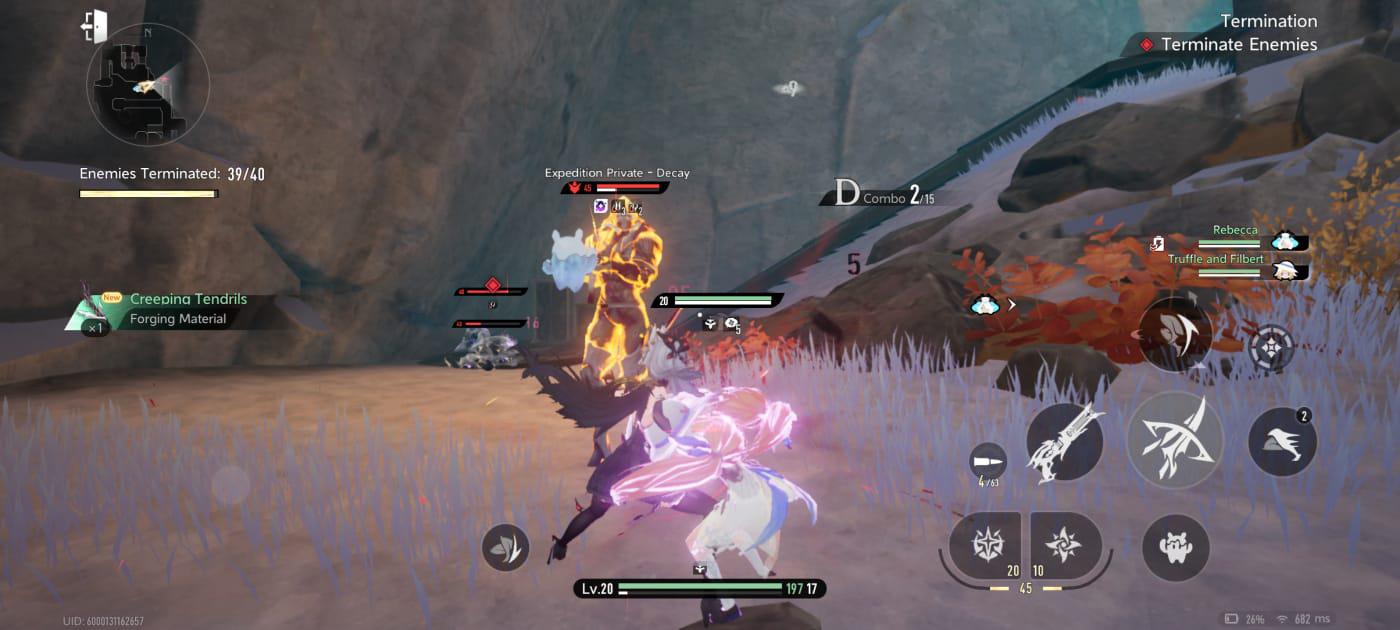This screenshot has width=1400, height=630.
Task: Toggle the target lock-on crosshair
Action: pyautogui.click(x=1271, y=348)
